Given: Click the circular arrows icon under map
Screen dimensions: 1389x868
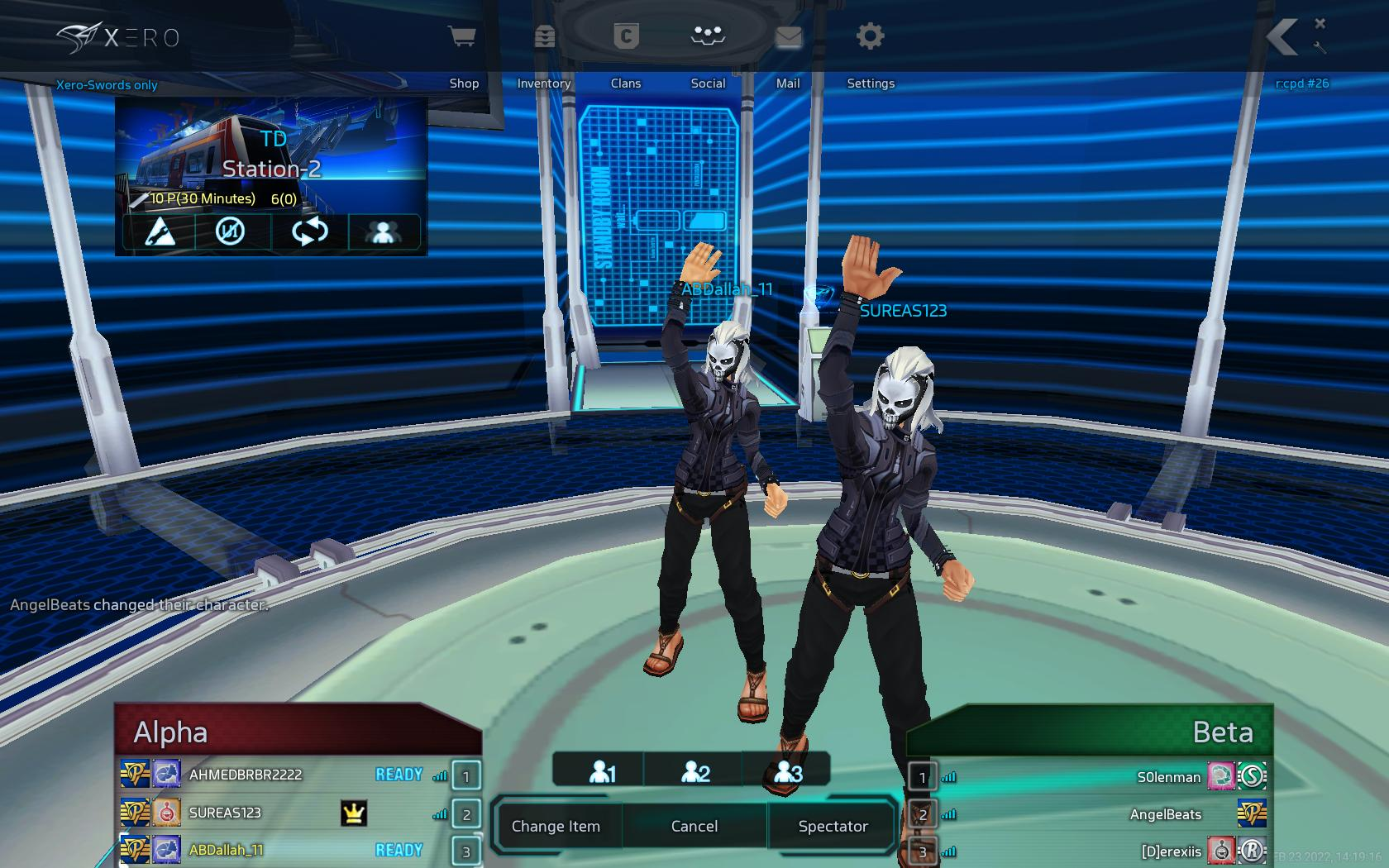Looking at the screenshot, I should pos(309,231).
